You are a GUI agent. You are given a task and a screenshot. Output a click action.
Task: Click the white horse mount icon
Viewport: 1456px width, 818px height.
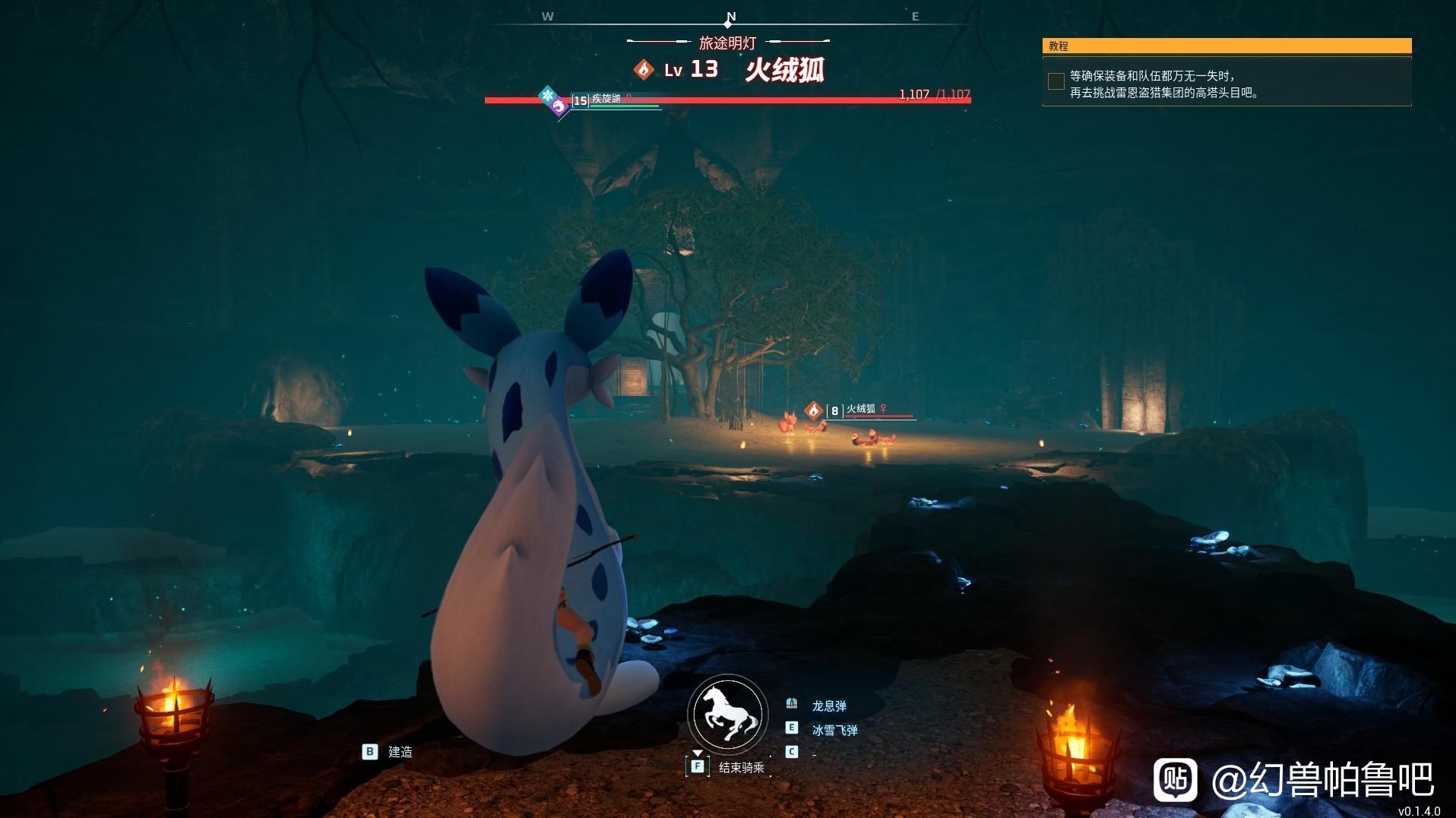click(x=728, y=714)
